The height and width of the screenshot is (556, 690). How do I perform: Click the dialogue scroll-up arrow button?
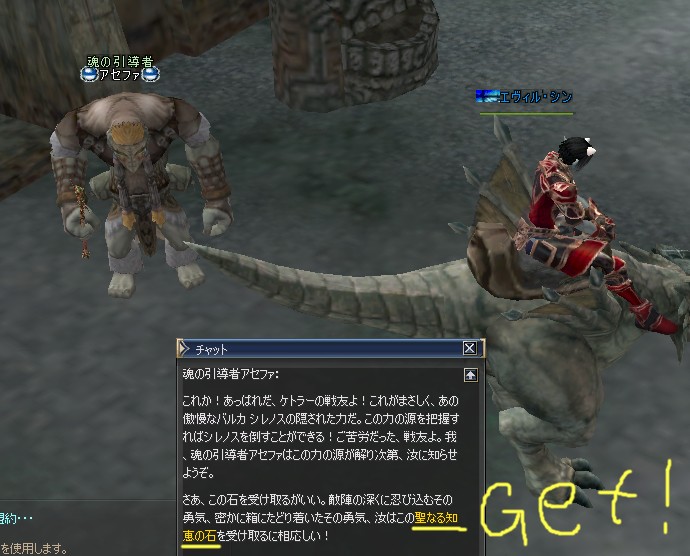470,375
